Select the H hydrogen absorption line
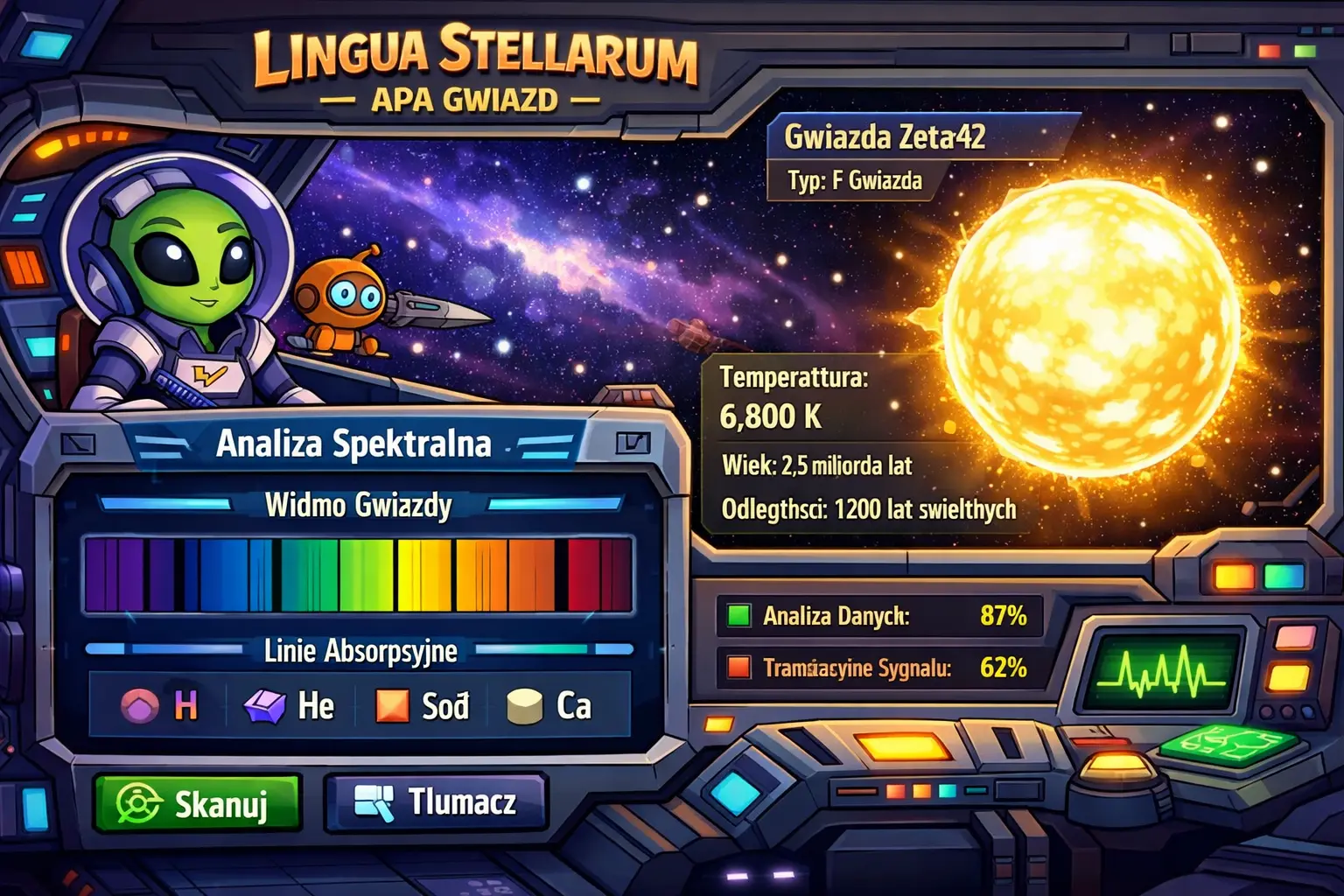 [x=159, y=705]
